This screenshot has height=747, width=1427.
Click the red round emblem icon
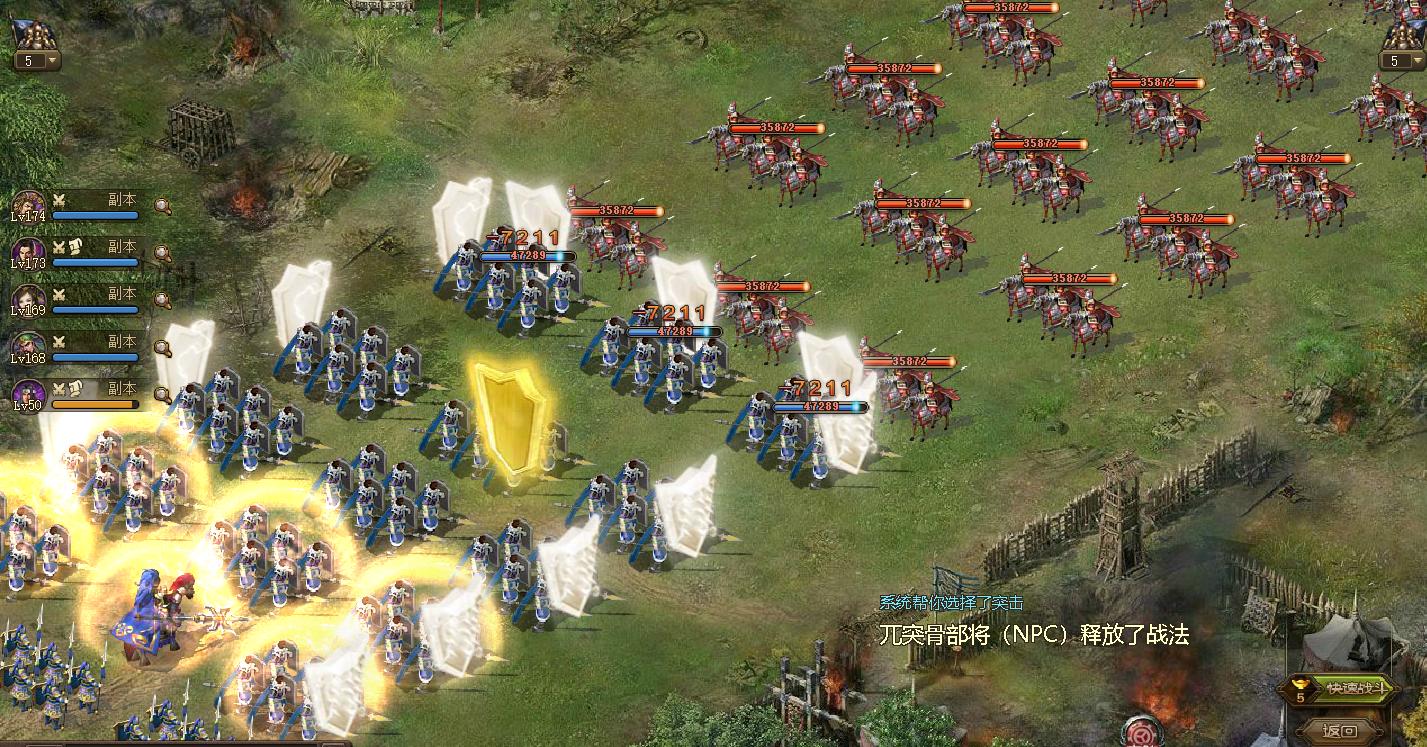(1143, 733)
